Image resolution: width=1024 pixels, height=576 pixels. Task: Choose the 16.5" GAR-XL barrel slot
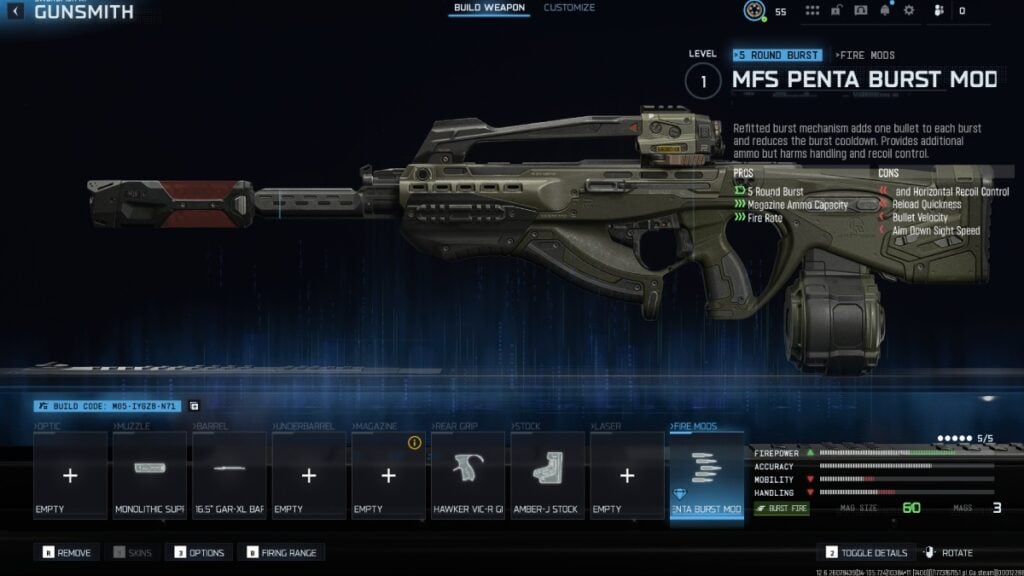click(229, 475)
